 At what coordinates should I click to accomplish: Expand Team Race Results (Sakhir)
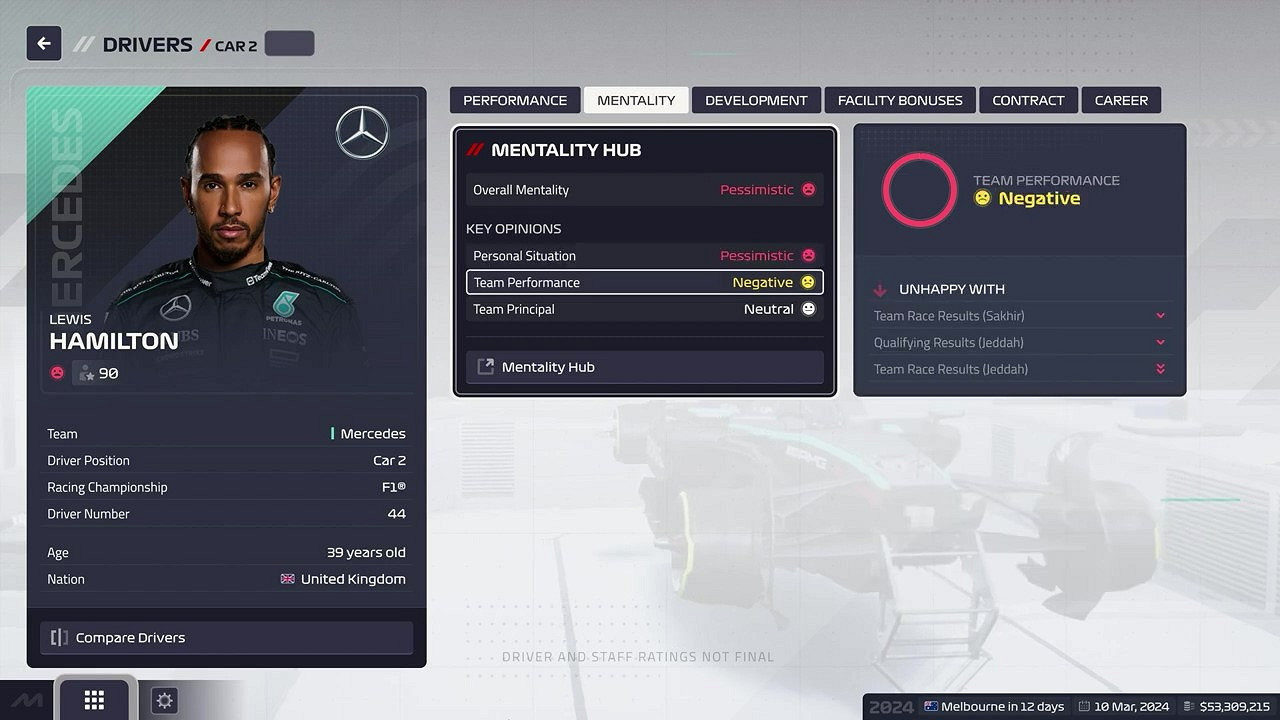coord(1018,315)
